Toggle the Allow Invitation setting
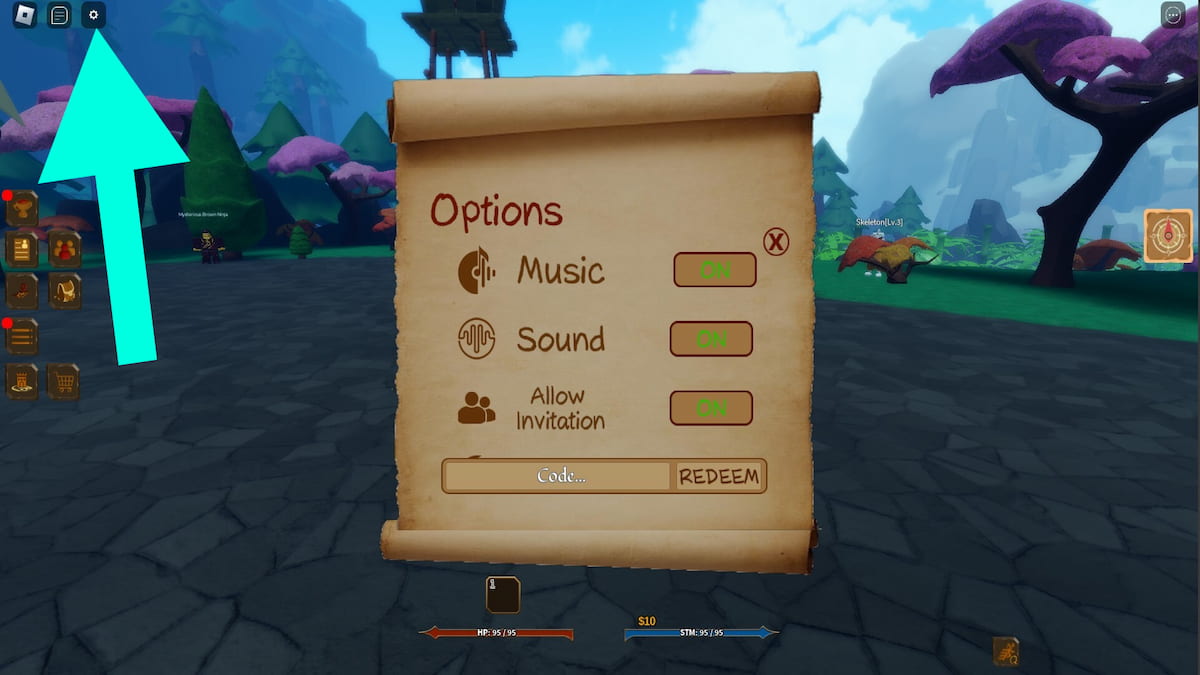1200x675 pixels. point(711,408)
